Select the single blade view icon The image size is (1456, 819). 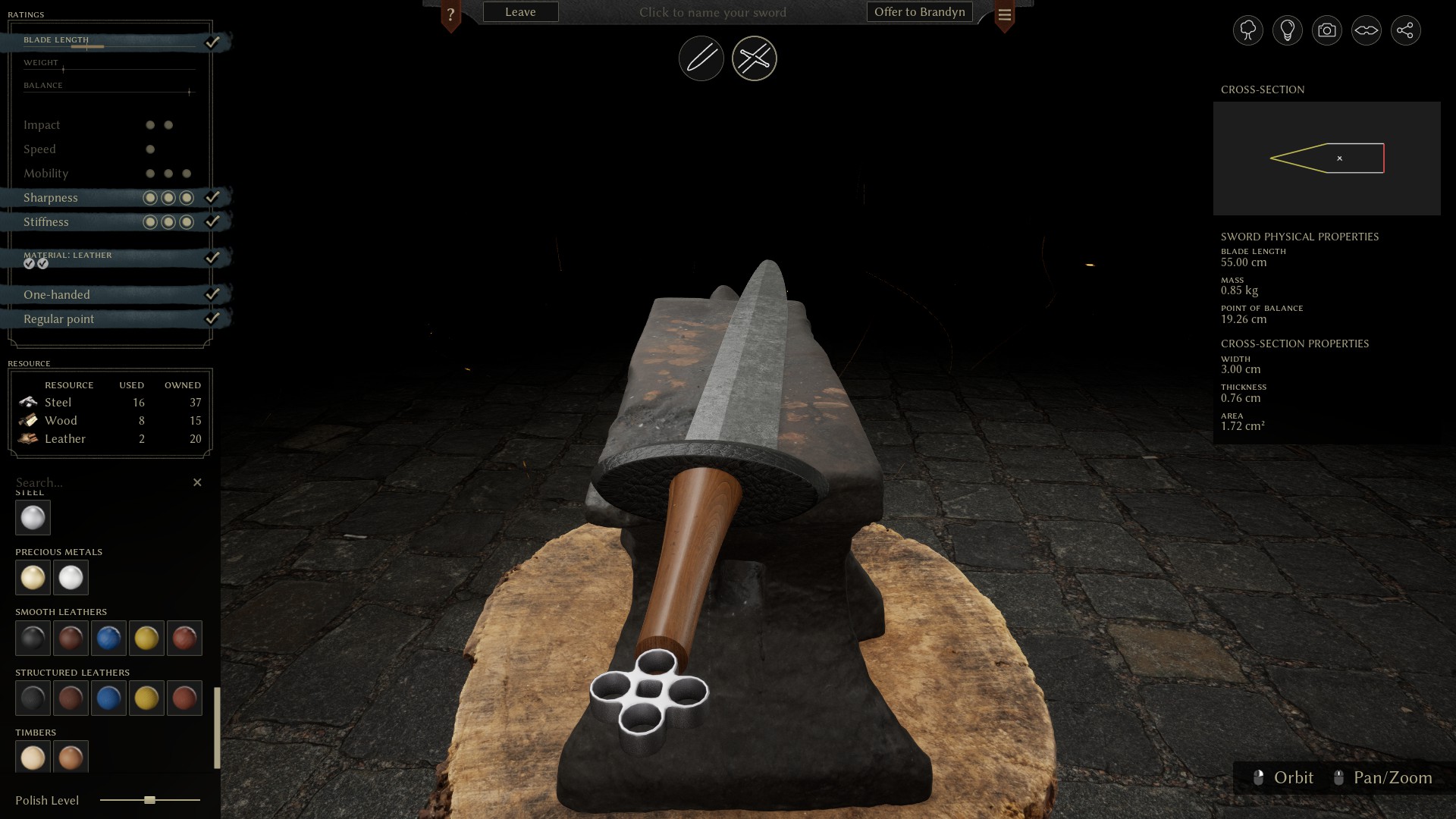[x=701, y=58]
